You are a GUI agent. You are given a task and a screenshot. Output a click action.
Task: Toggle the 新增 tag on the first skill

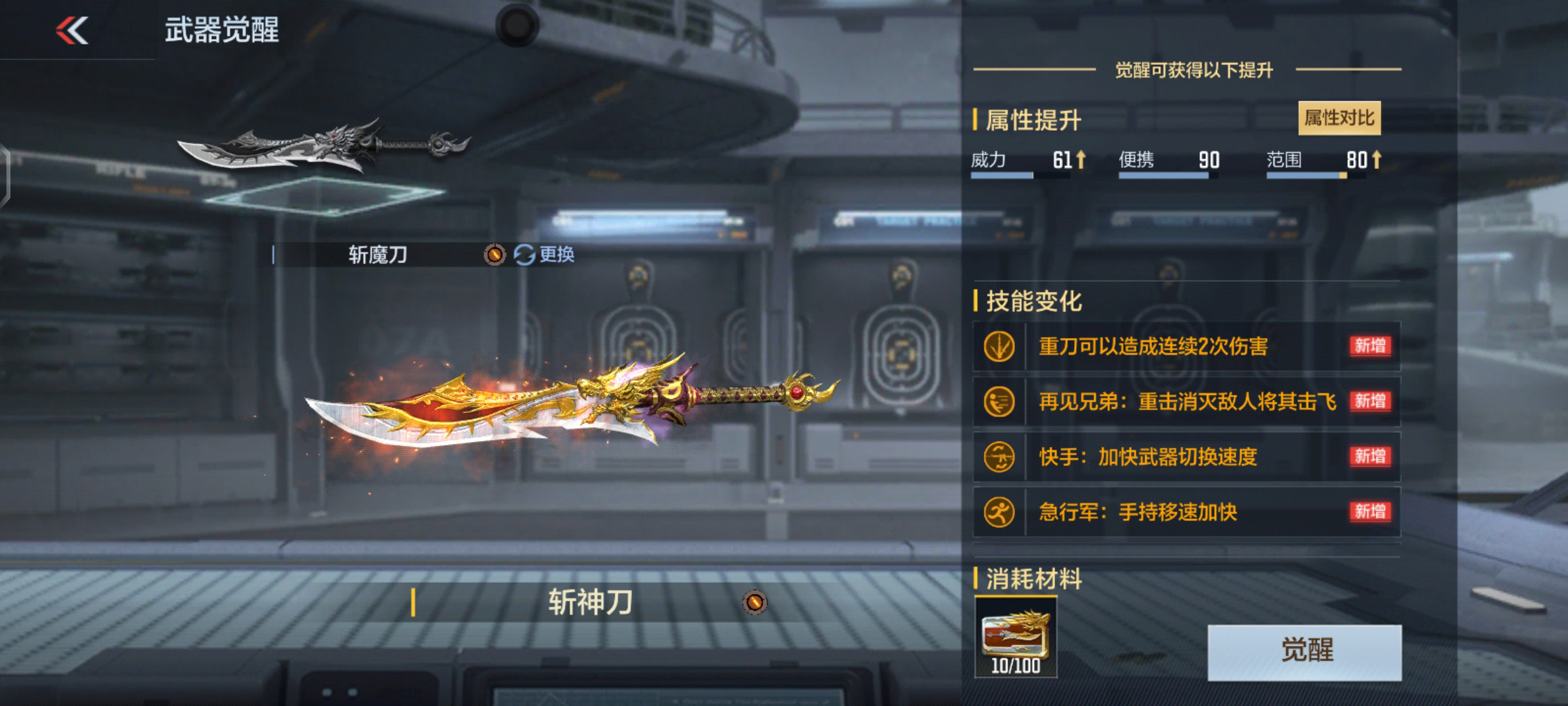pyautogui.click(x=1371, y=346)
